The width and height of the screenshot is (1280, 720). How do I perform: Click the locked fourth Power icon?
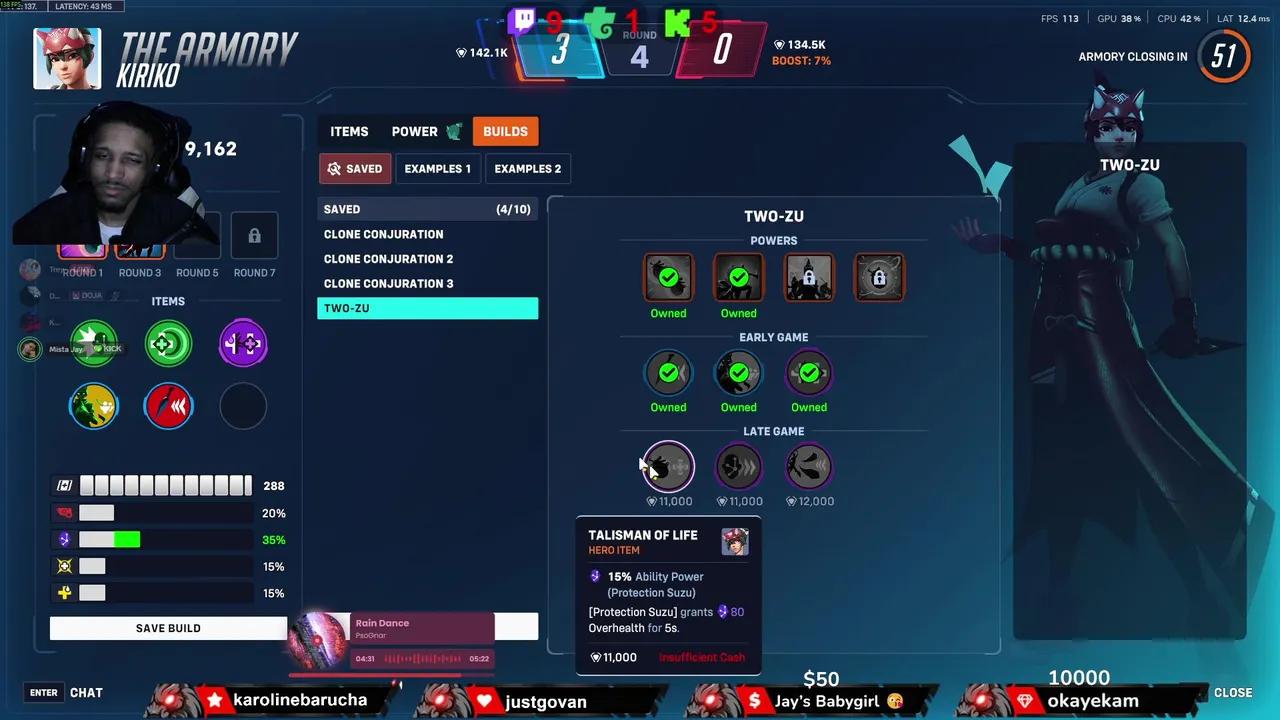[878, 277]
